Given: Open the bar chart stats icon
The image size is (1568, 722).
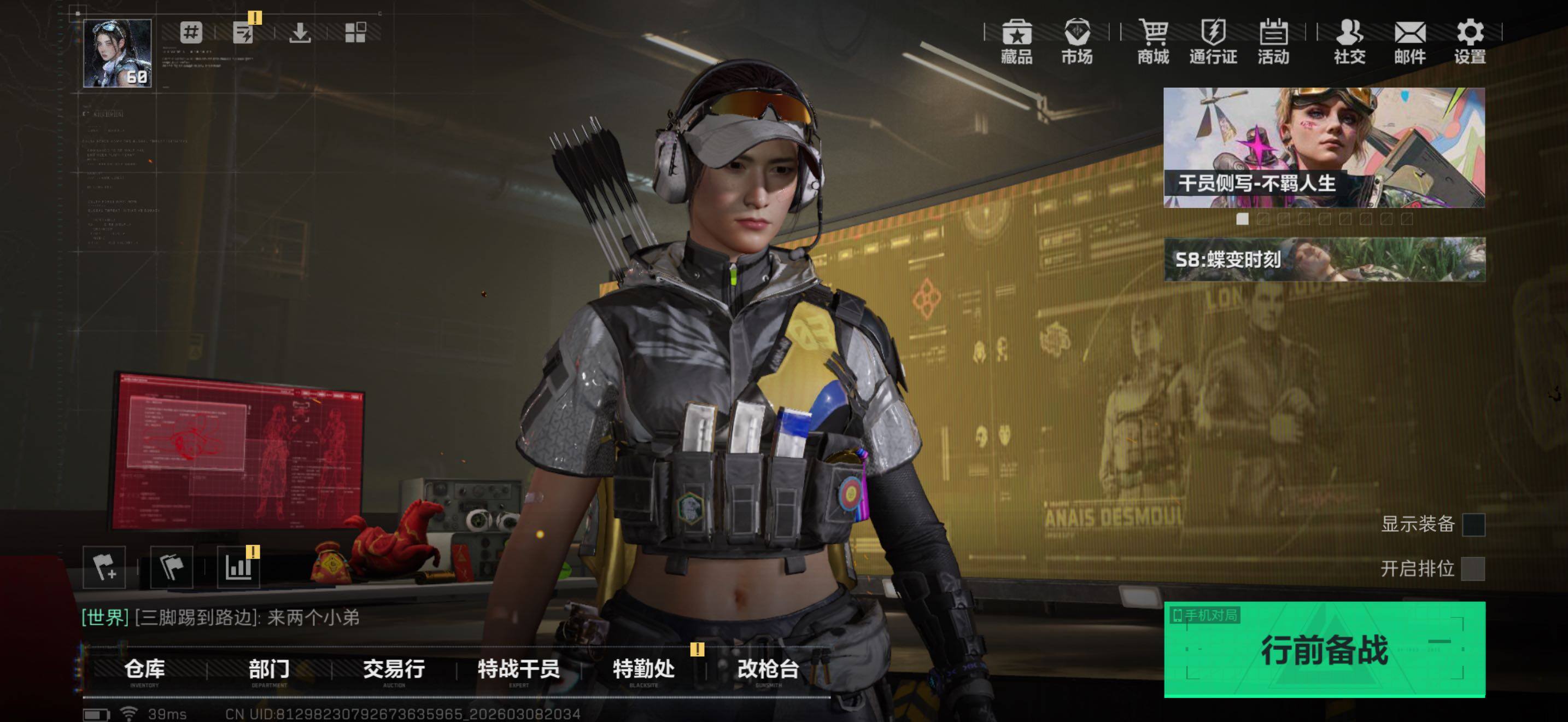Looking at the screenshot, I should (x=238, y=567).
